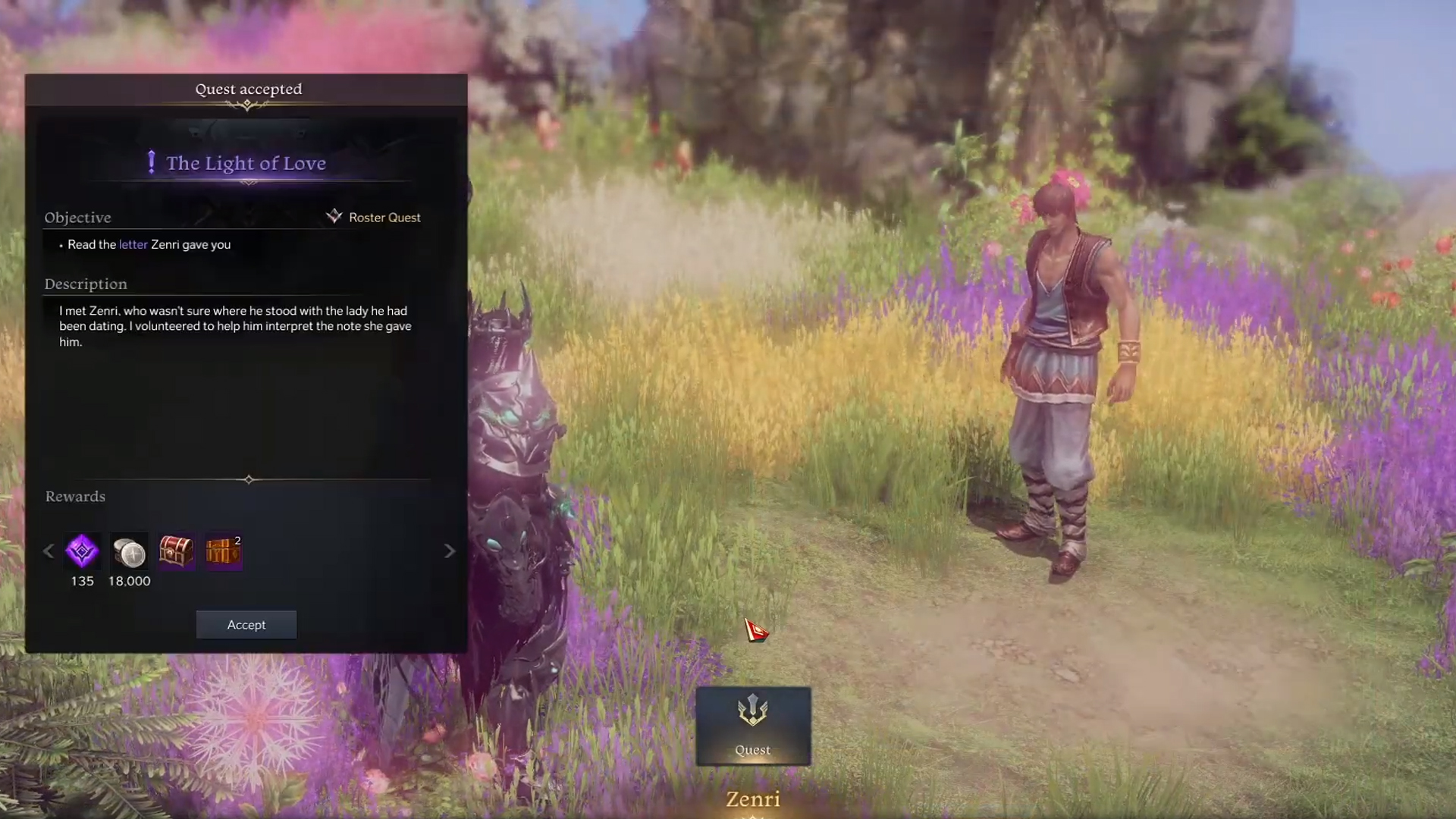1456x819 pixels.
Task: Click the quest exclamation mark icon
Action: click(151, 161)
